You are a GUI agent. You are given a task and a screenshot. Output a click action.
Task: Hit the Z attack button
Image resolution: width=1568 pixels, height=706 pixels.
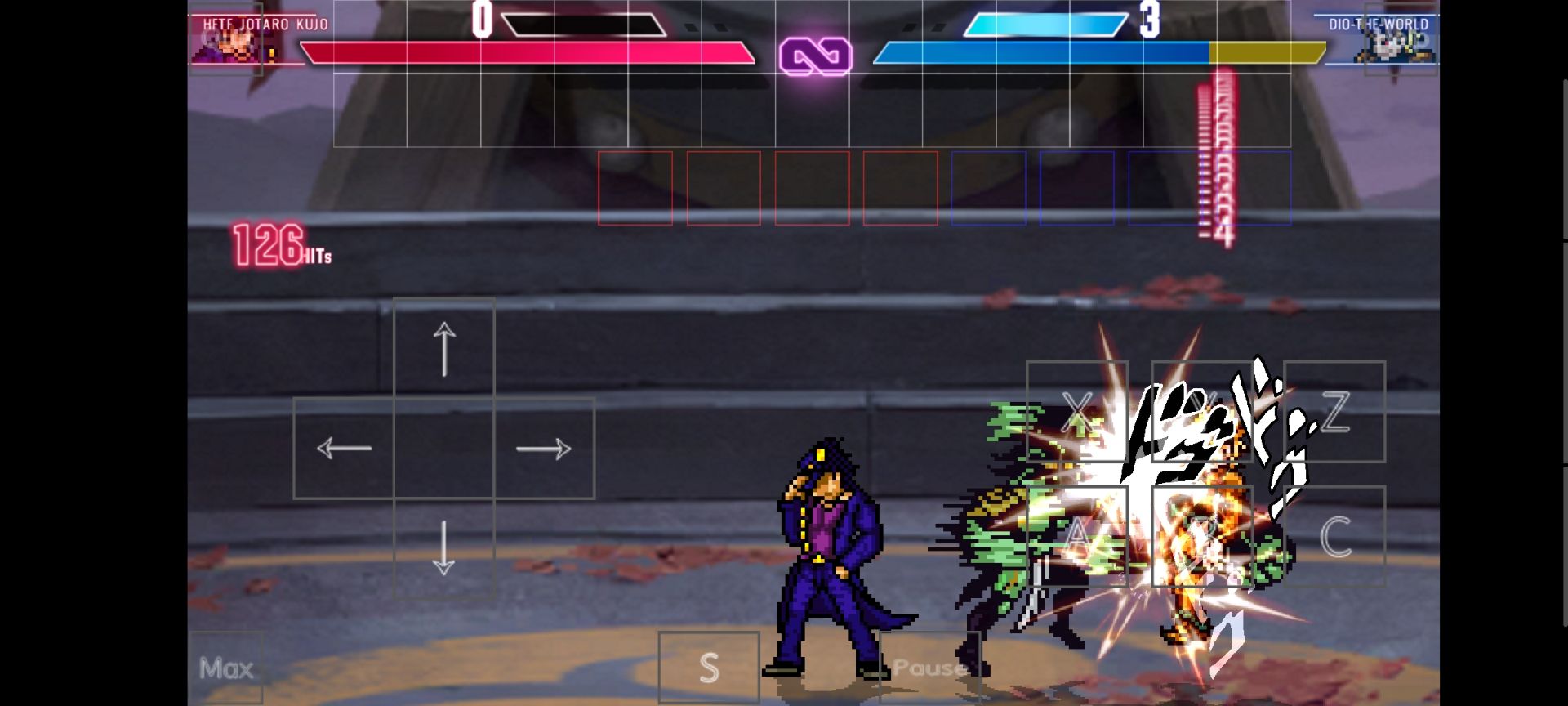(1334, 411)
